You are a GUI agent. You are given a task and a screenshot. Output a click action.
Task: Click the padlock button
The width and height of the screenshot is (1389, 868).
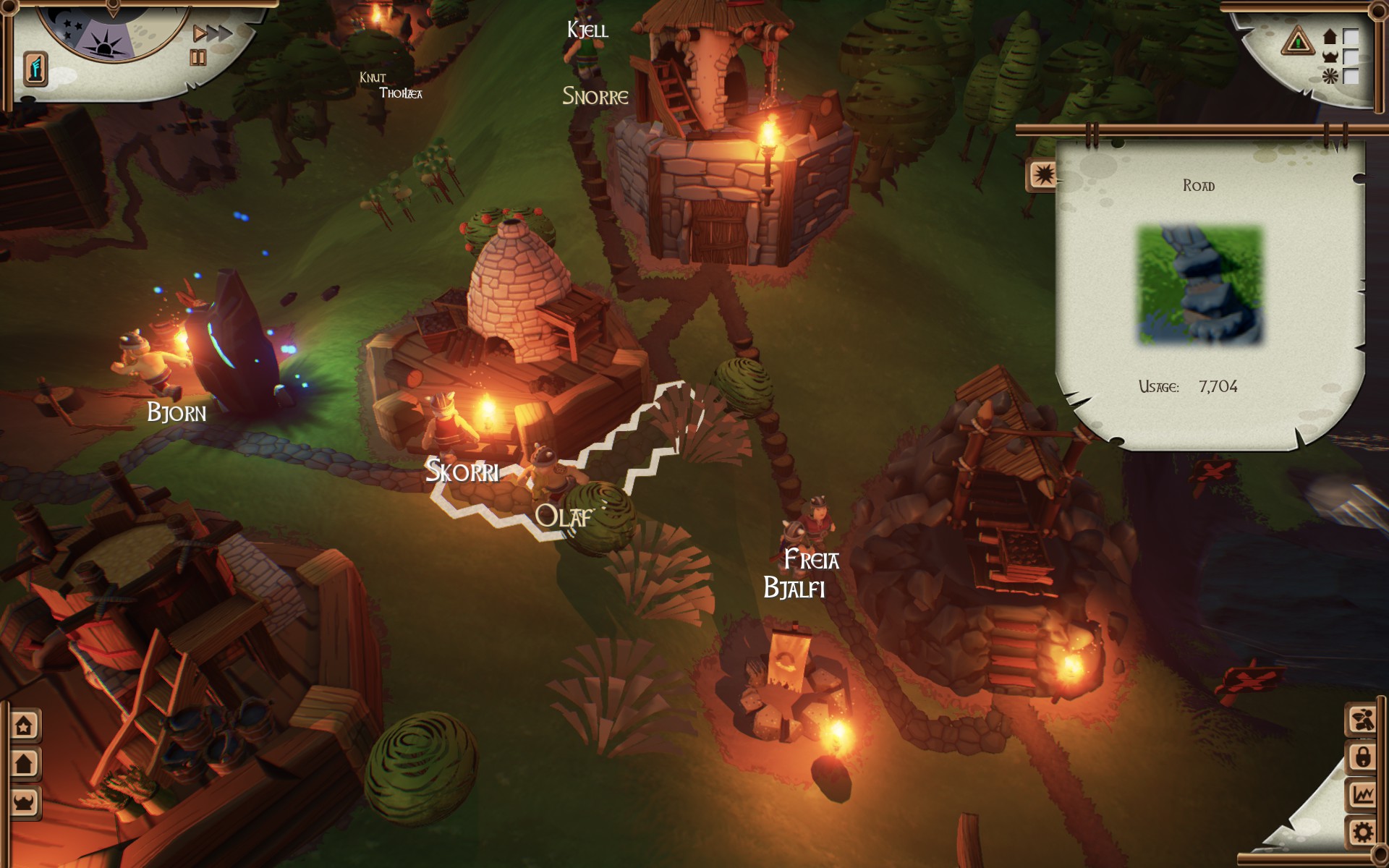coord(1362,757)
